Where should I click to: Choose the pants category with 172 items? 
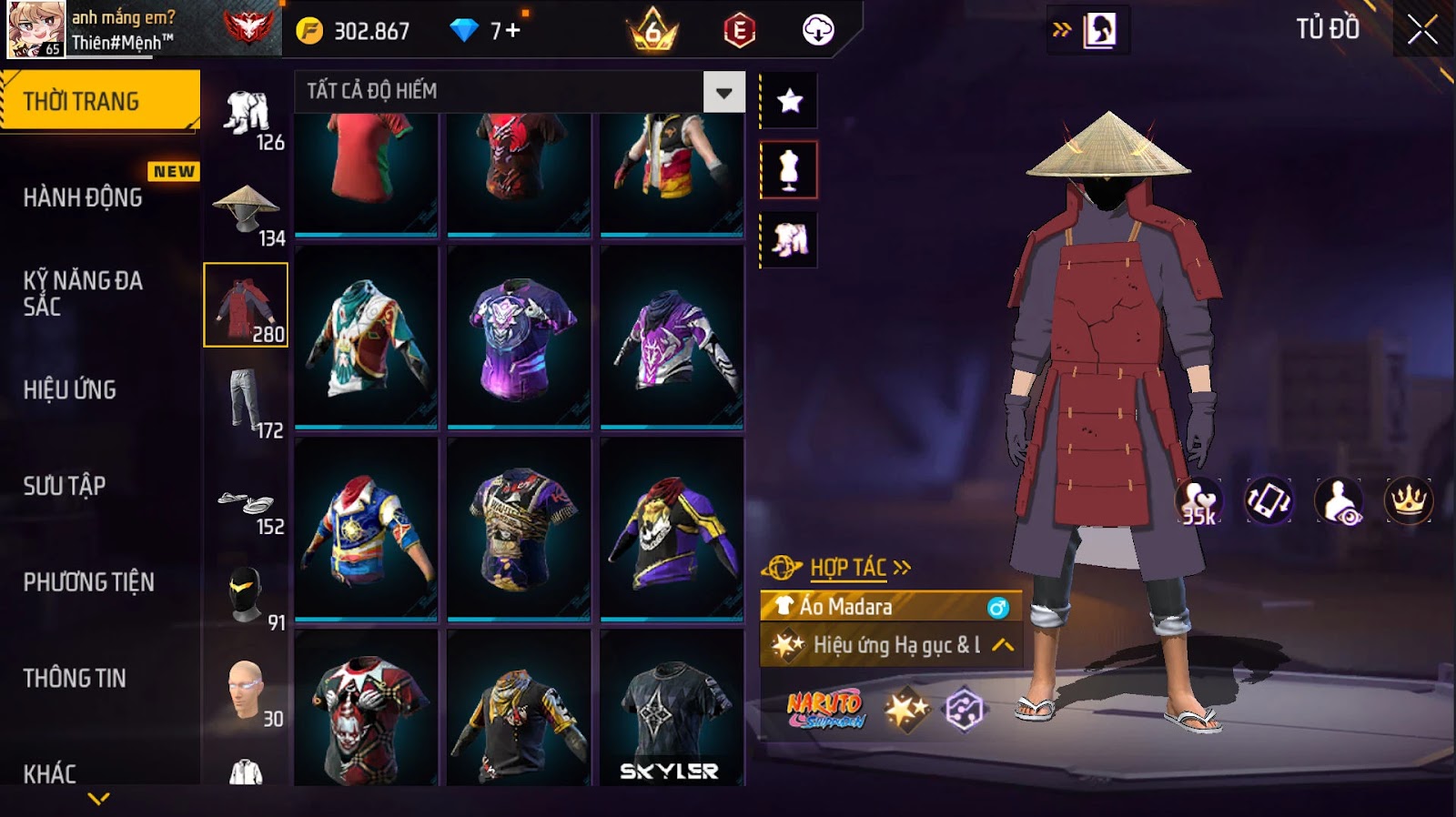tap(246, 401)
